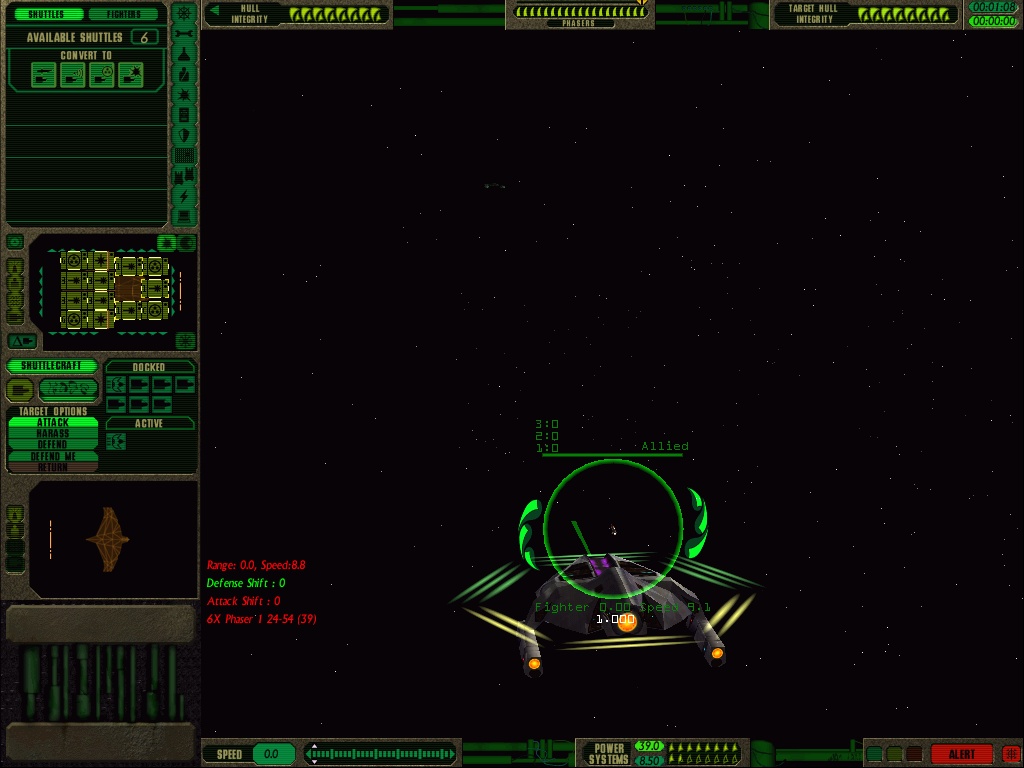The height and width of the screenshot is (768, 1024).
Task: Set shuttle order to Defend
Action: tap(53, 445)
